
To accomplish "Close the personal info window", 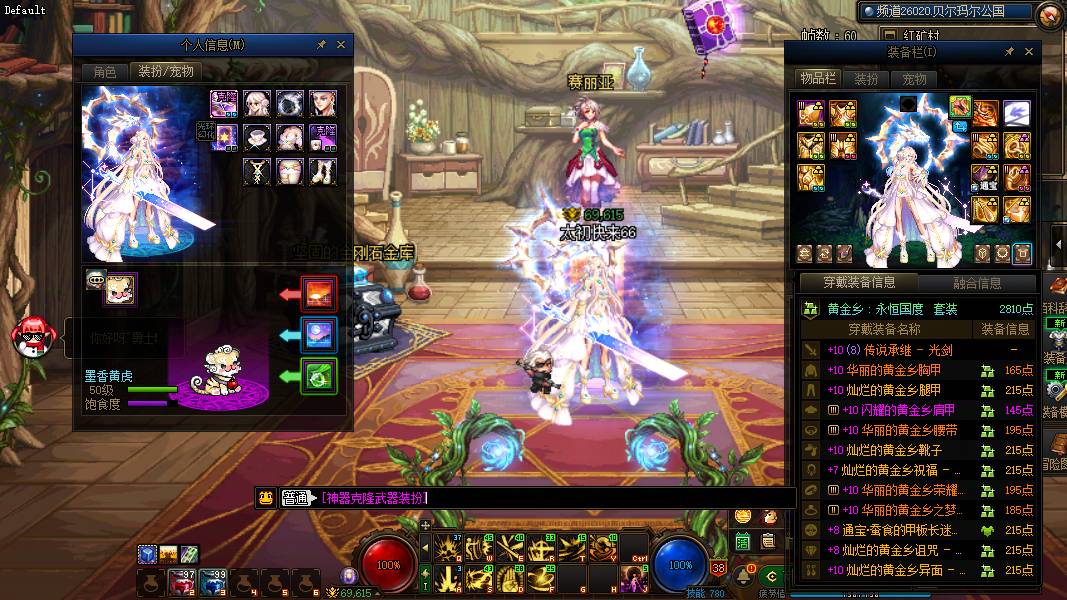I will click(341, 45).
